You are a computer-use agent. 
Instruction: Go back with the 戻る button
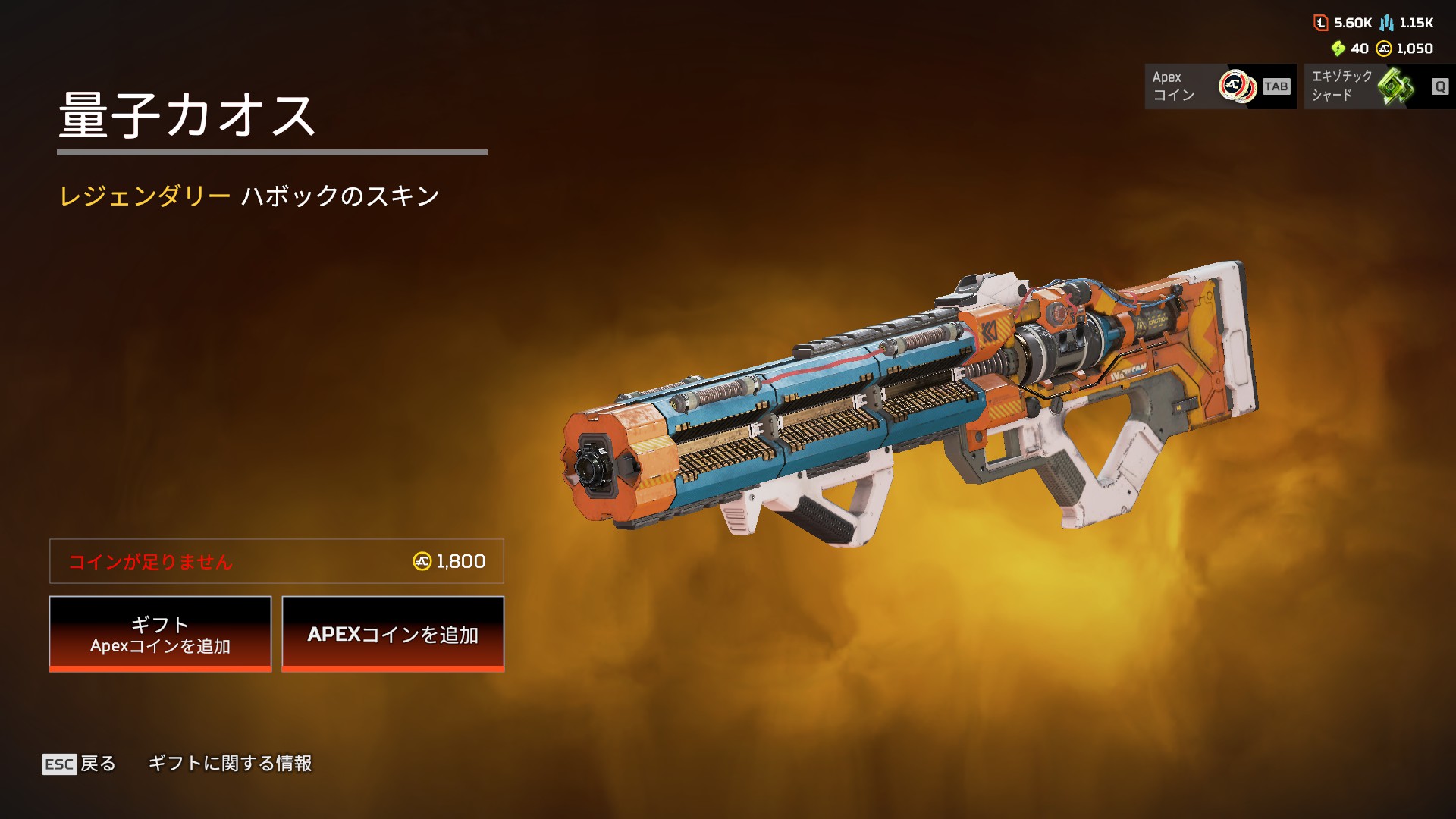(80, 764)
